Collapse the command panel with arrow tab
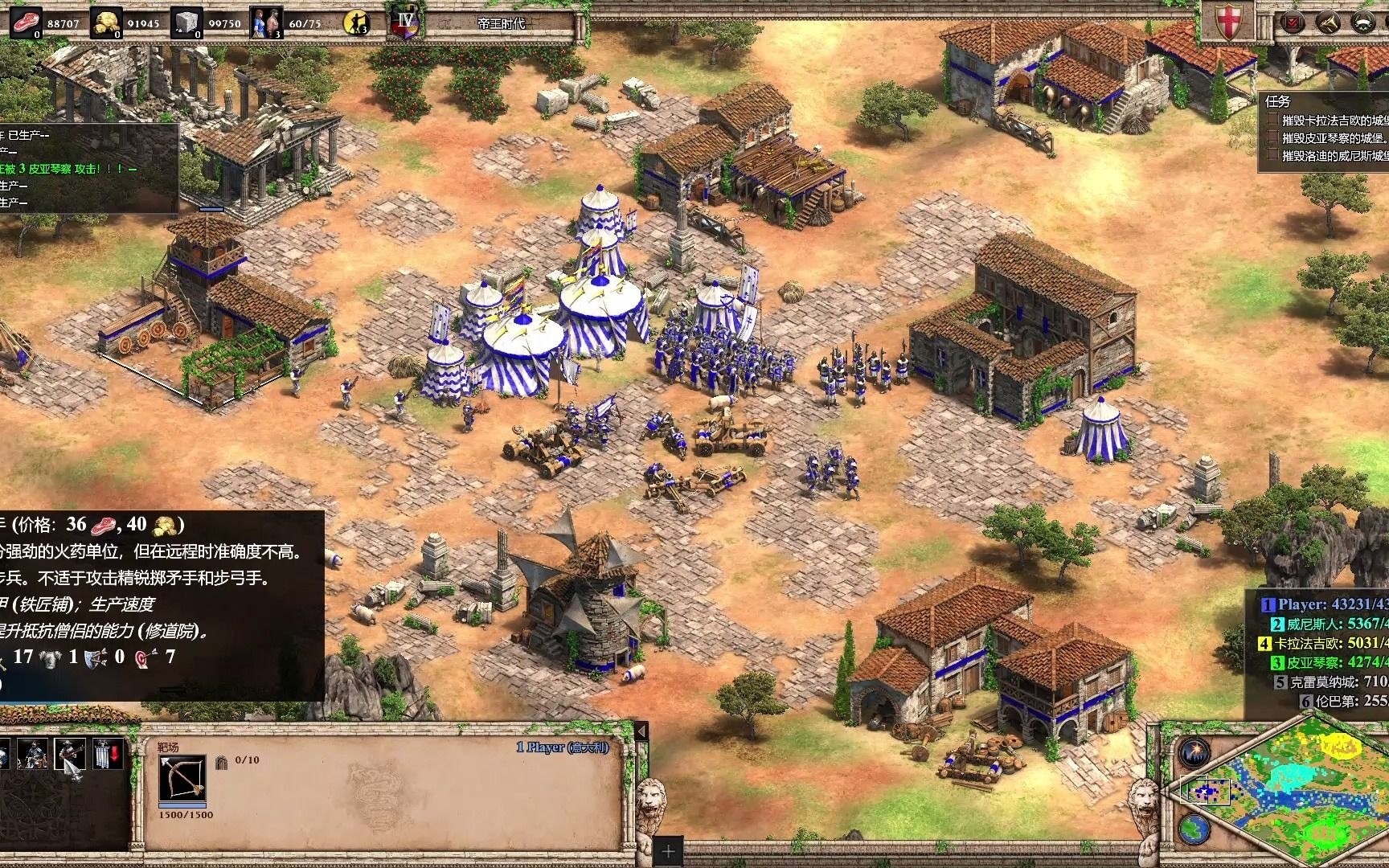Viewport: 1389px width, 868px height. point(641,731)
